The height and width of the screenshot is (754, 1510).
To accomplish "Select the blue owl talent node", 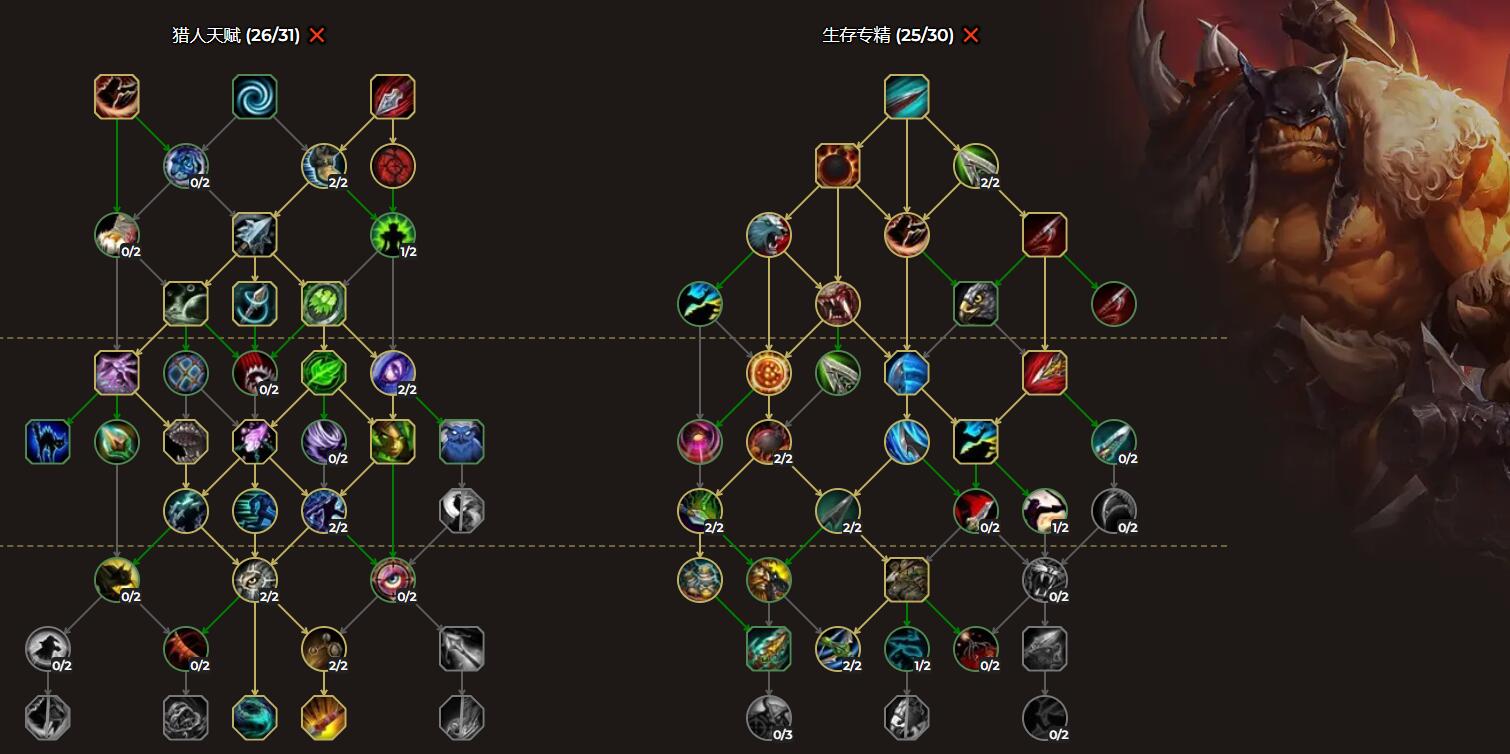I will click(462, 442).
